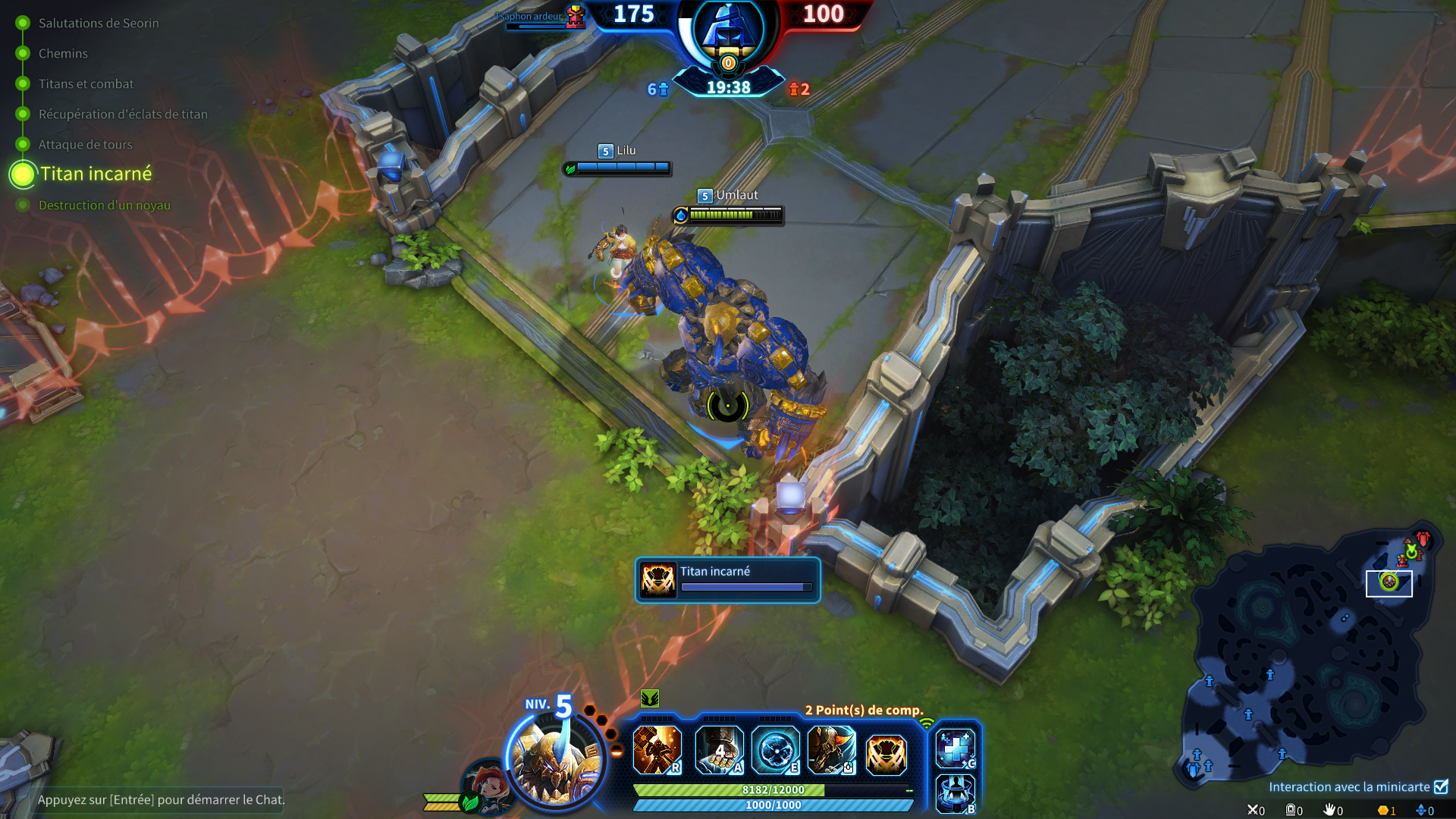Open the chat input box
1456x819 pixels.
(x=161, y=799)
